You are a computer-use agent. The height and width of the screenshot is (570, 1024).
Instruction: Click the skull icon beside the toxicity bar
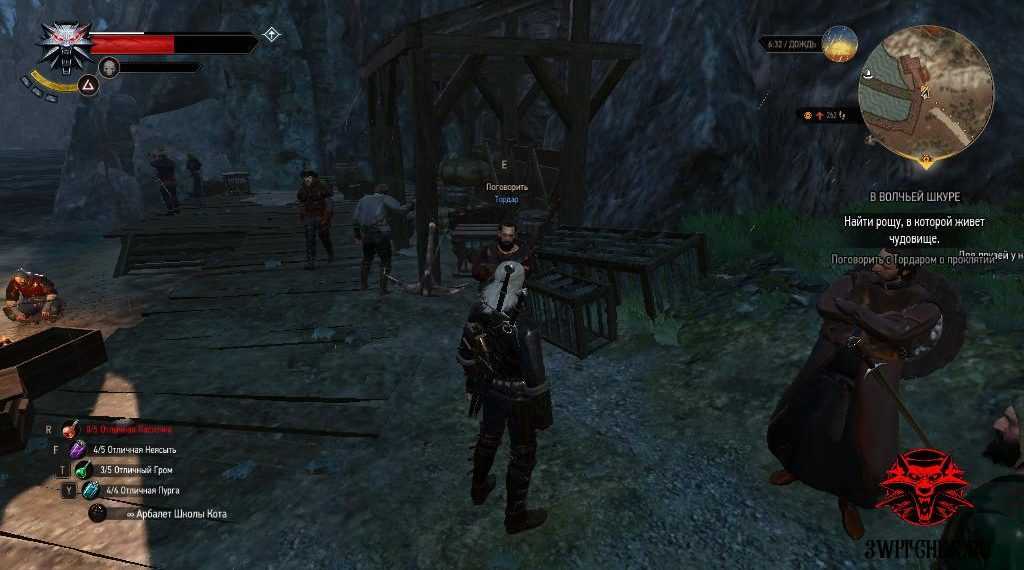pos(108,67)
